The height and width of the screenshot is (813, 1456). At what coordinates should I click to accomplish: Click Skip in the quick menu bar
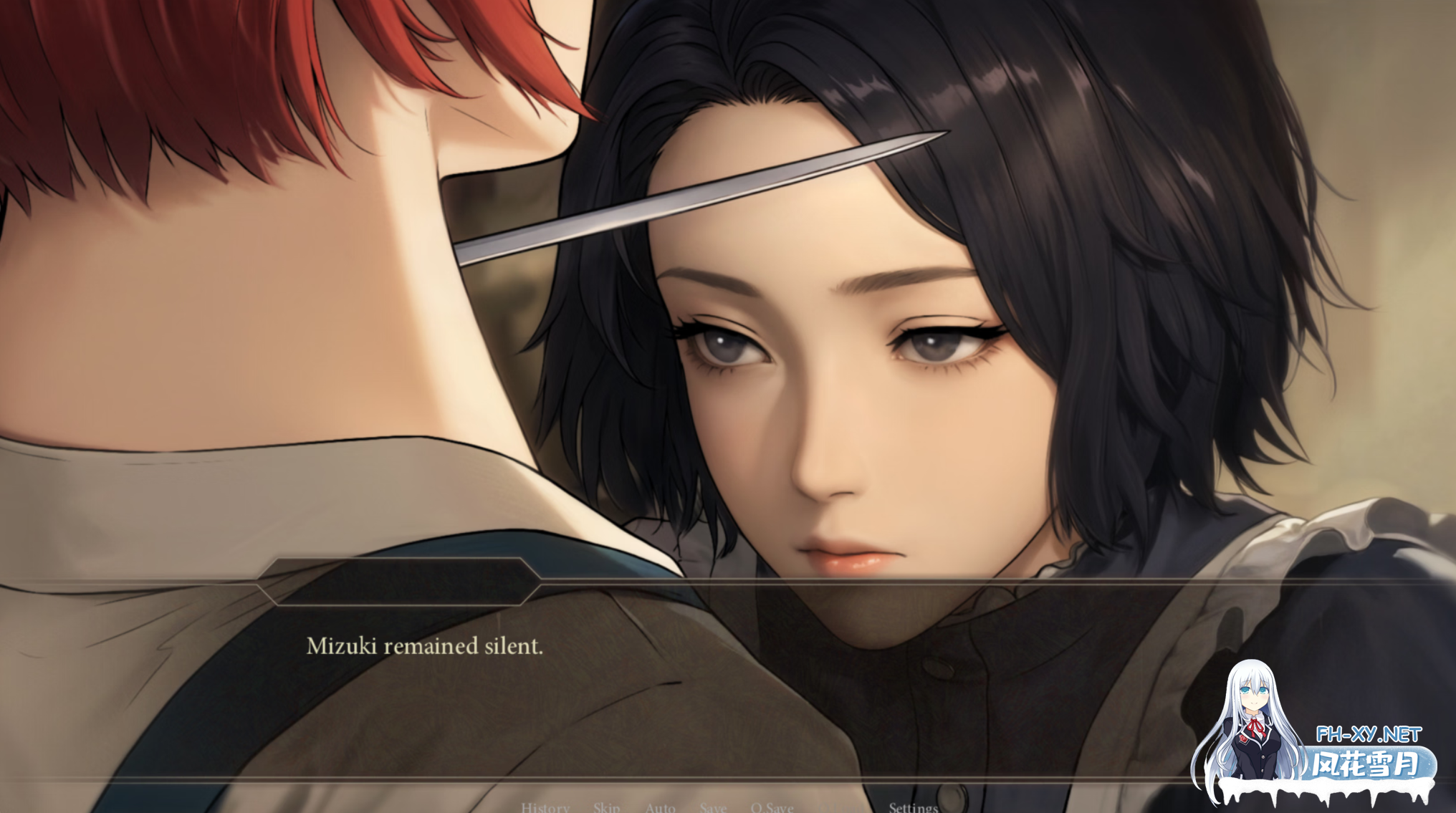605,807
